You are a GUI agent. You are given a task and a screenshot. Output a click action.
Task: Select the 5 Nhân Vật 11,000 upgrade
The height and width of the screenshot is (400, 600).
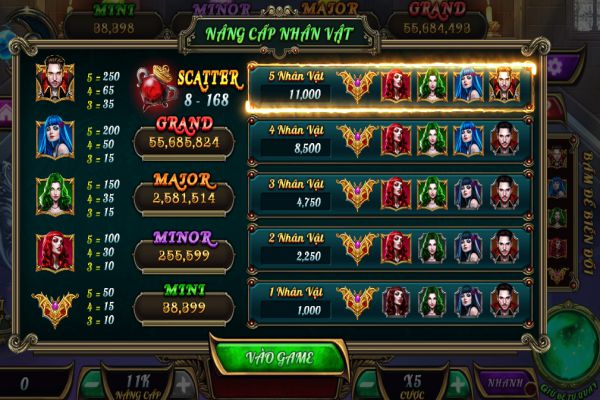pos(391,85)
